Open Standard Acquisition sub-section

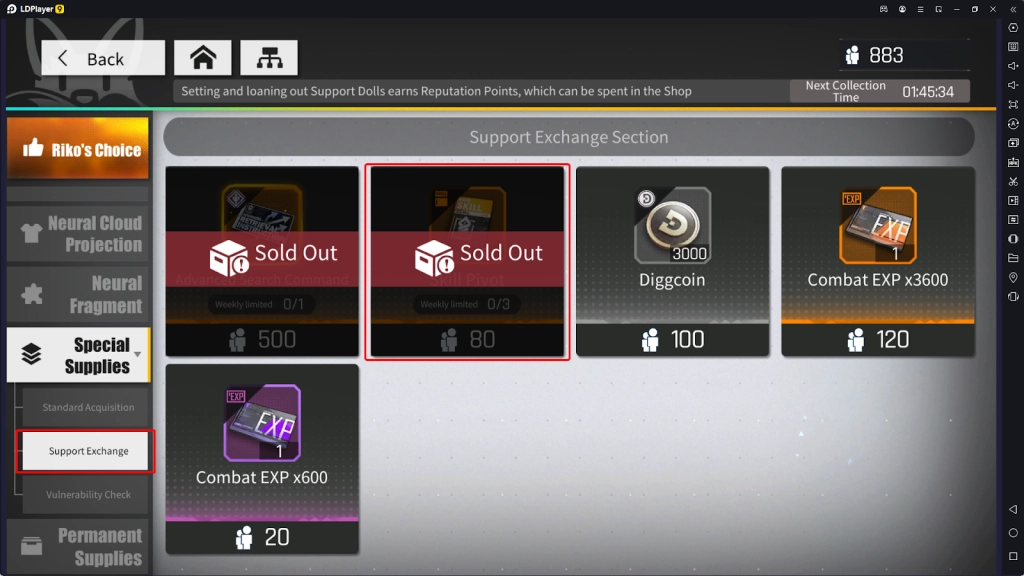(87, 407)
